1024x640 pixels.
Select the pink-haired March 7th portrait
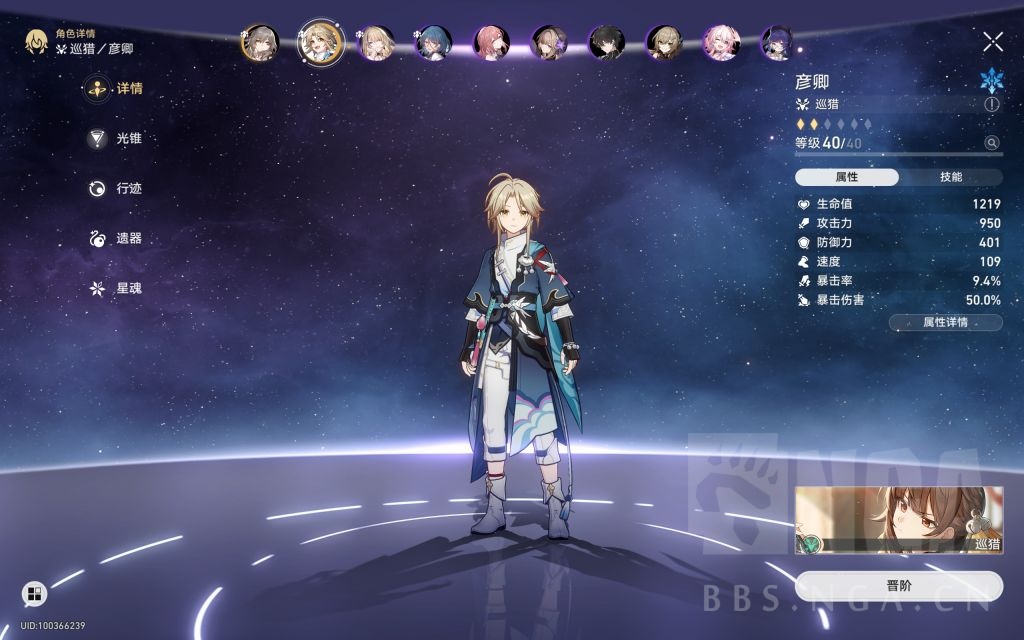[x=722, y=42]
